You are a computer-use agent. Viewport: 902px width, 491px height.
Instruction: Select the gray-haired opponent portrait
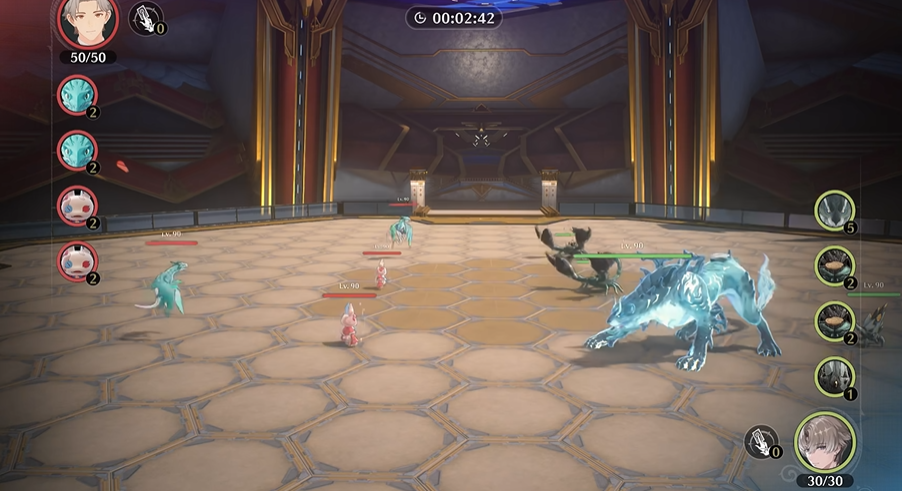(x=87, y=22)
